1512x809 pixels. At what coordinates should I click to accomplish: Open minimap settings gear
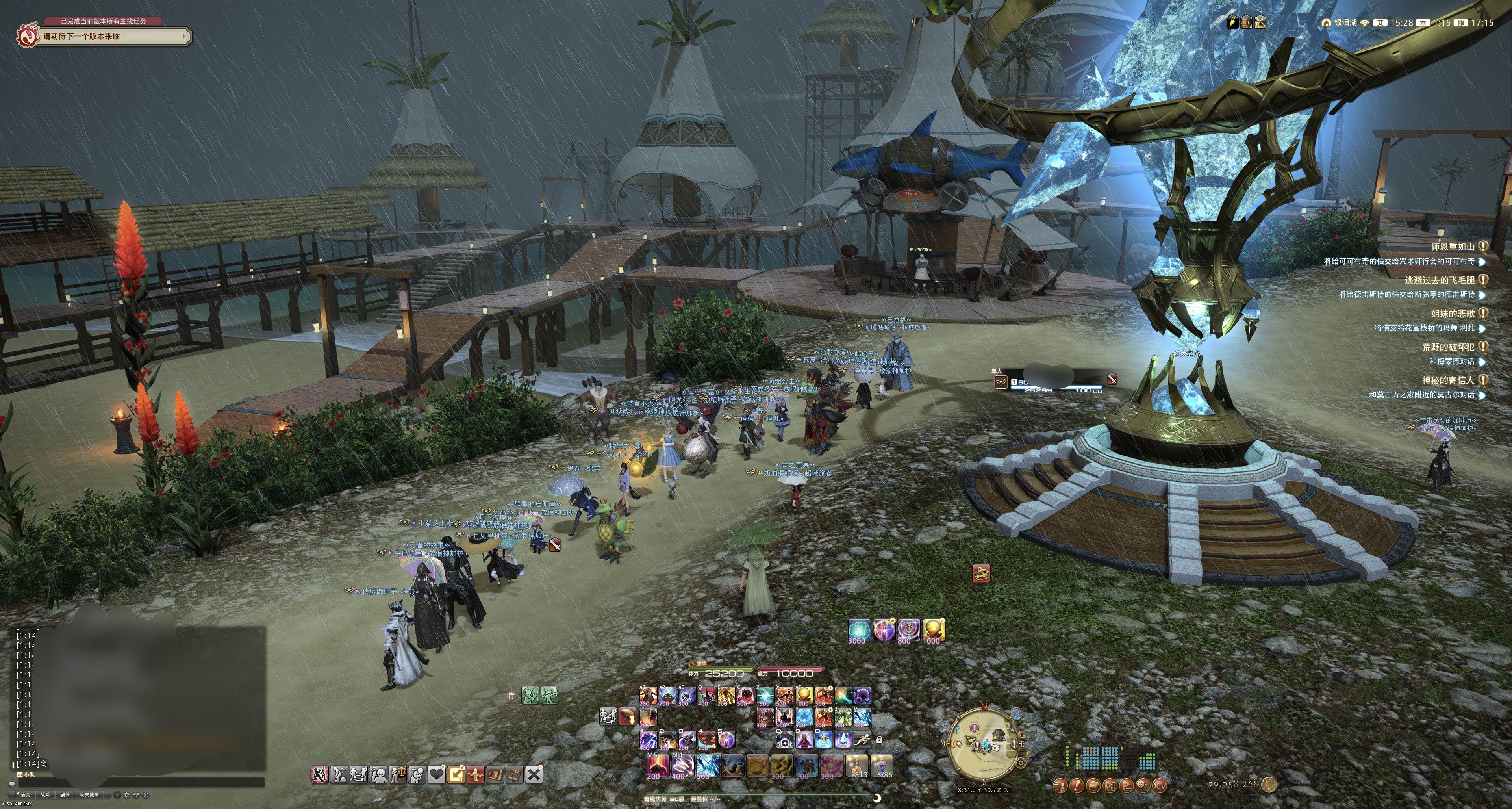point(1021,763)
